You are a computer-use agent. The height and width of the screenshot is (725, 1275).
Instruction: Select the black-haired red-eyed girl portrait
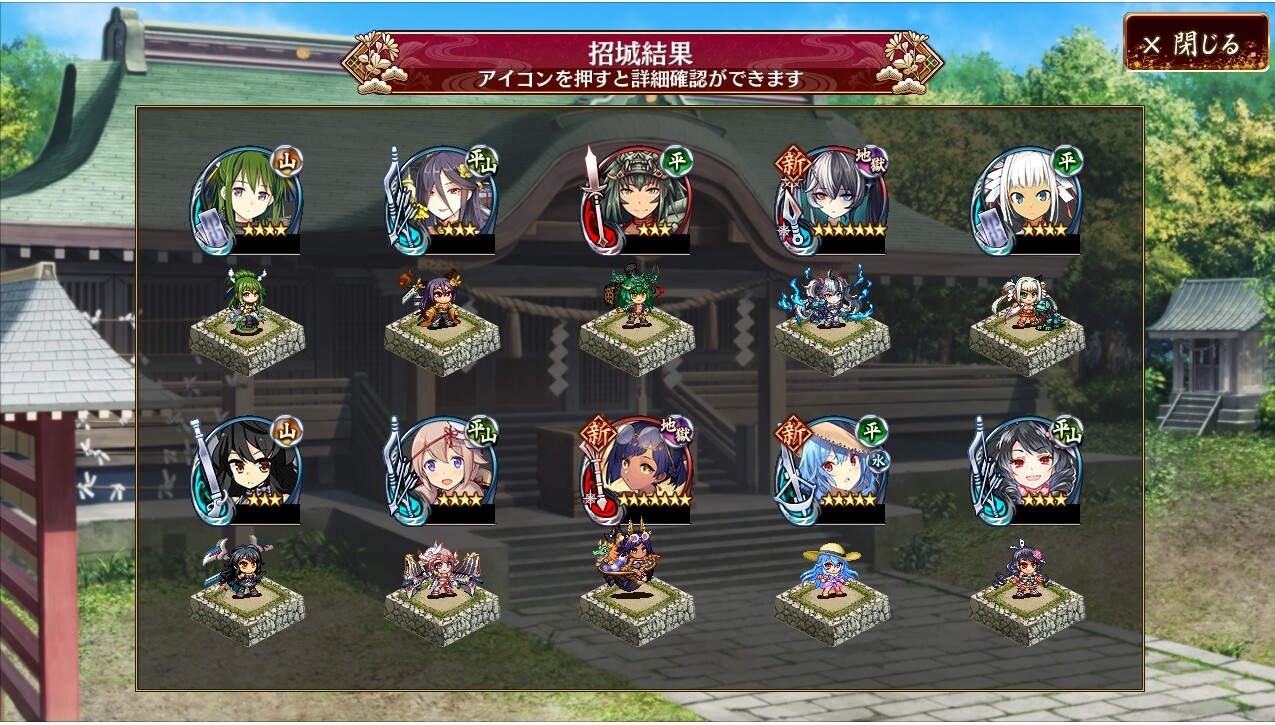click(1027, 470)
